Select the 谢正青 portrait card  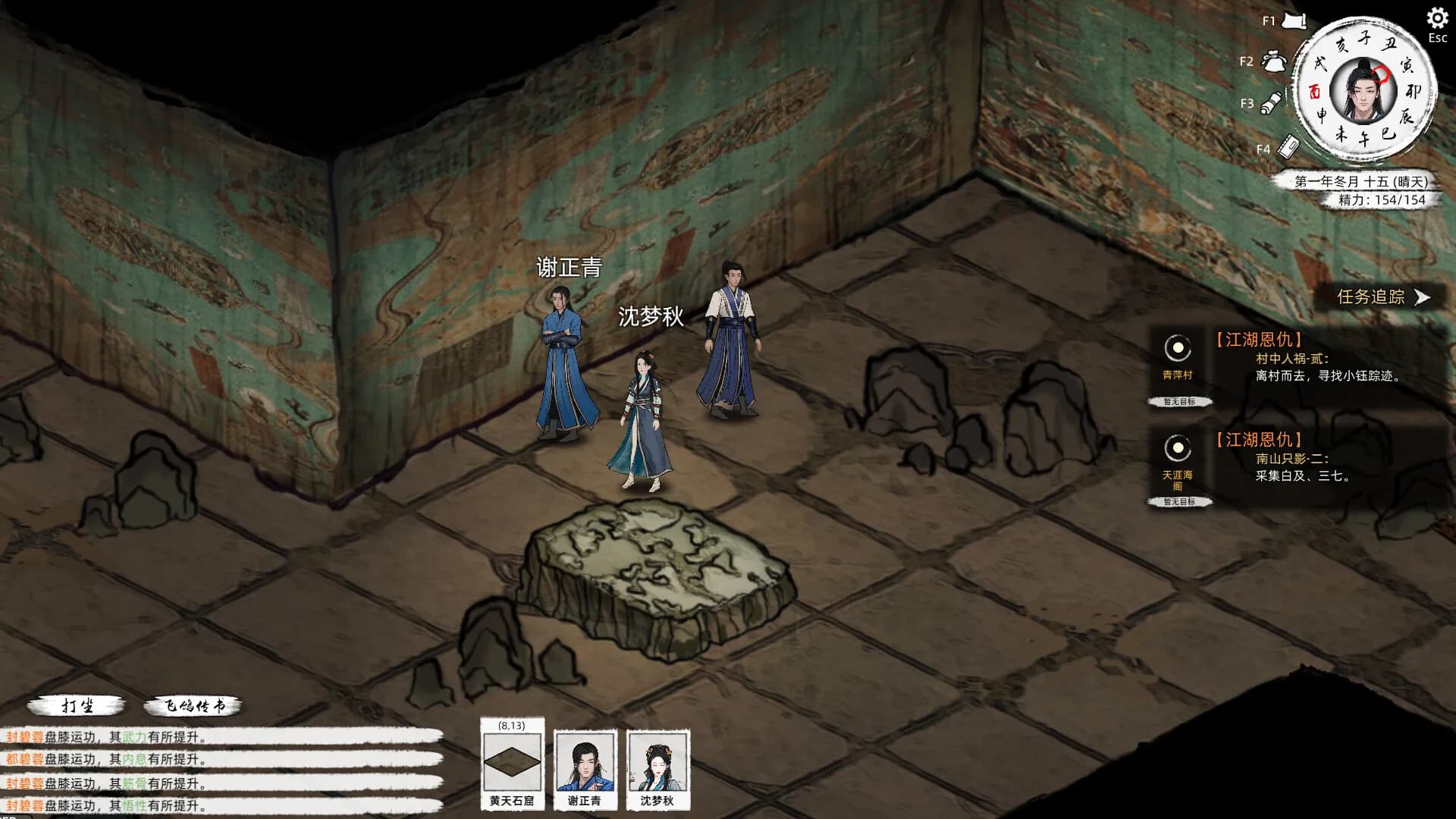585,768
